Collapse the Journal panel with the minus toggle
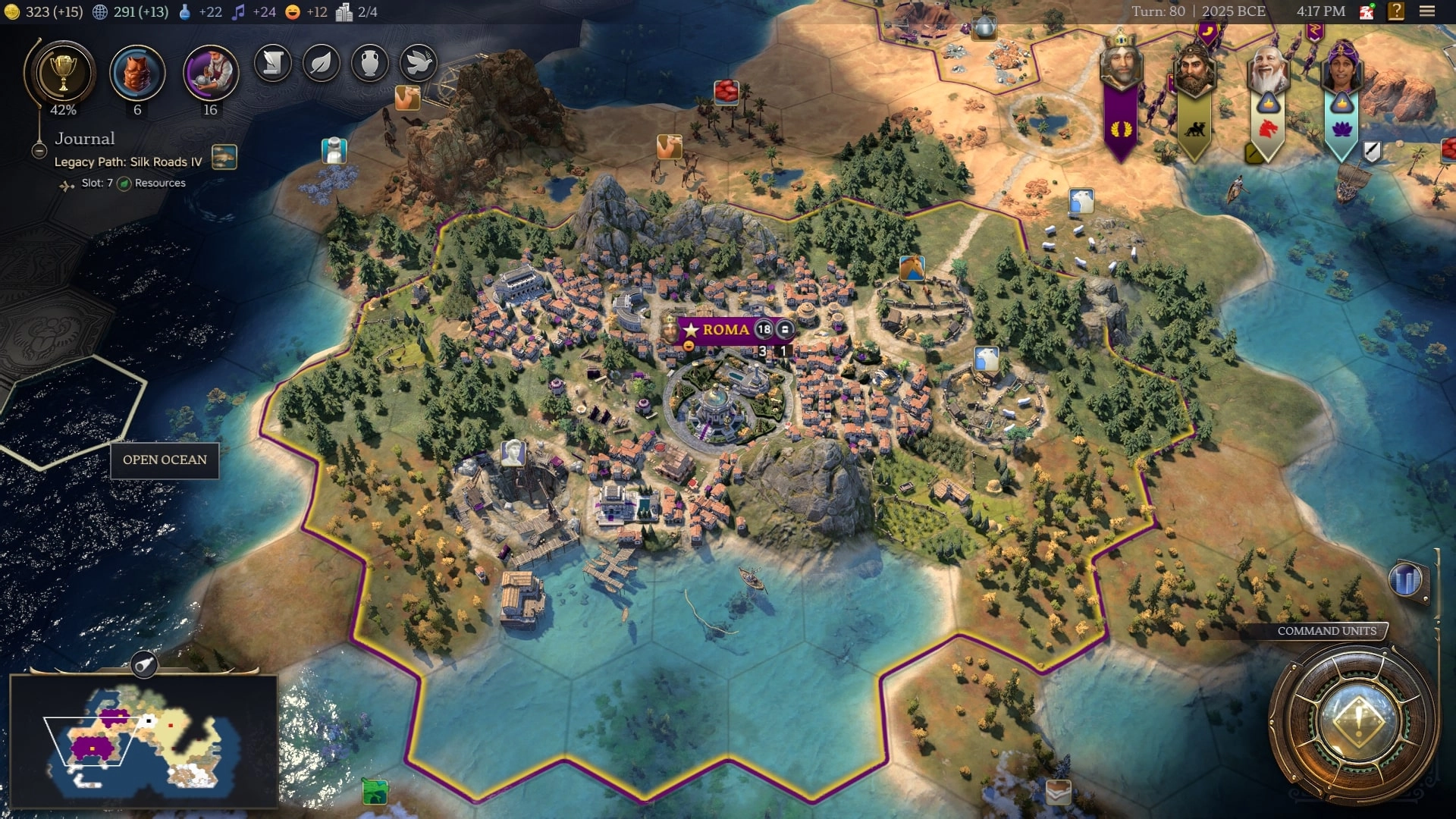Image resolution: width=1456 pixels, height=819 pixels. 39,150
